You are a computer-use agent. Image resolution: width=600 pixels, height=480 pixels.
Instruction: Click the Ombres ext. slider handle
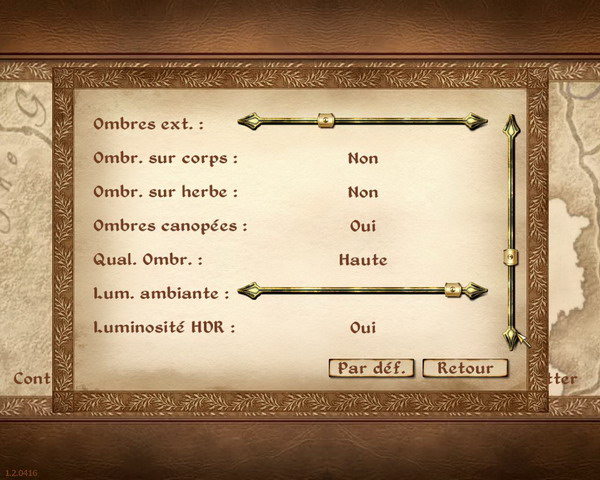tap(324, 122)
